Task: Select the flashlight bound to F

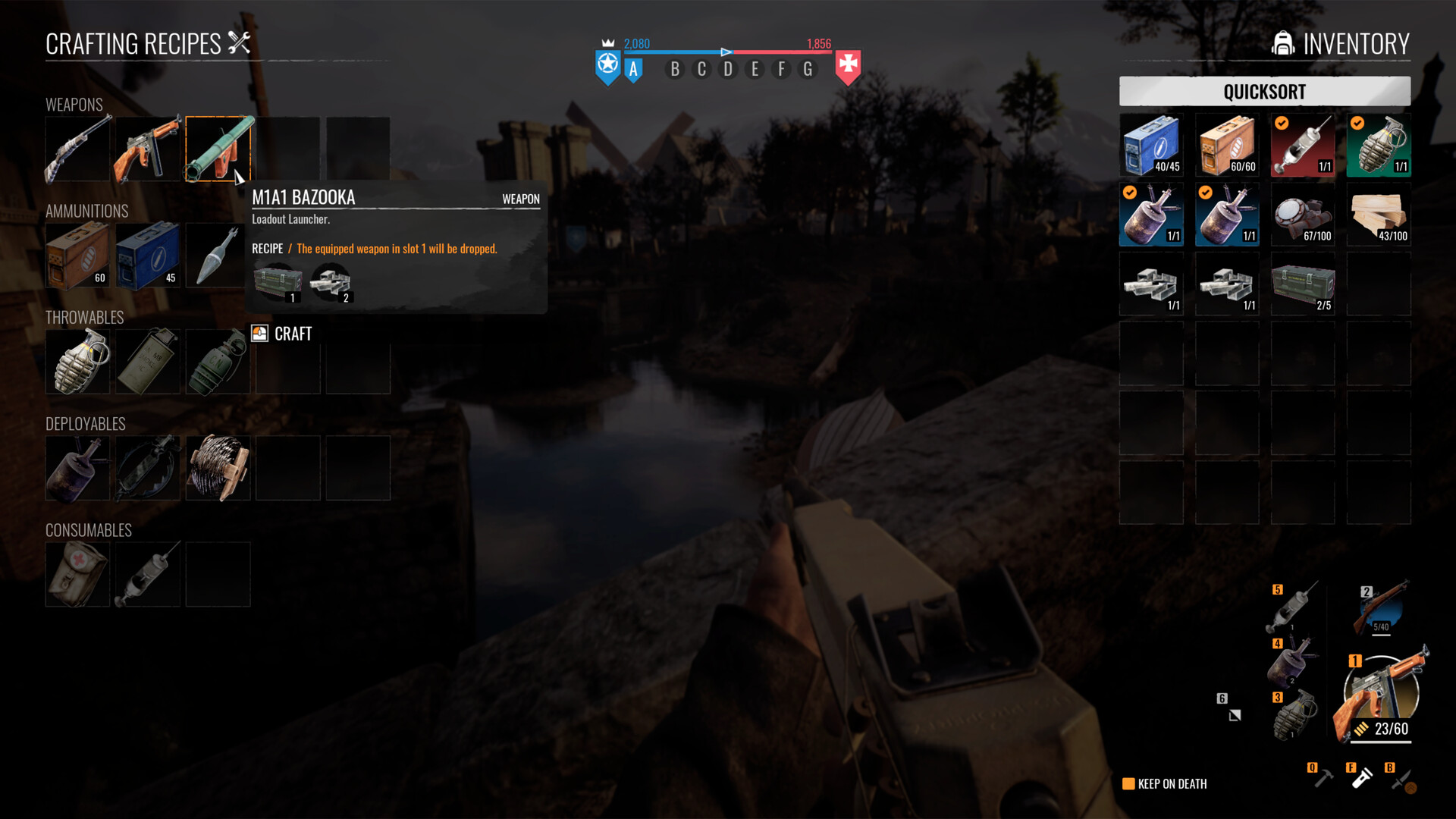Action: pyautogui.click(x=1365, y=777)
